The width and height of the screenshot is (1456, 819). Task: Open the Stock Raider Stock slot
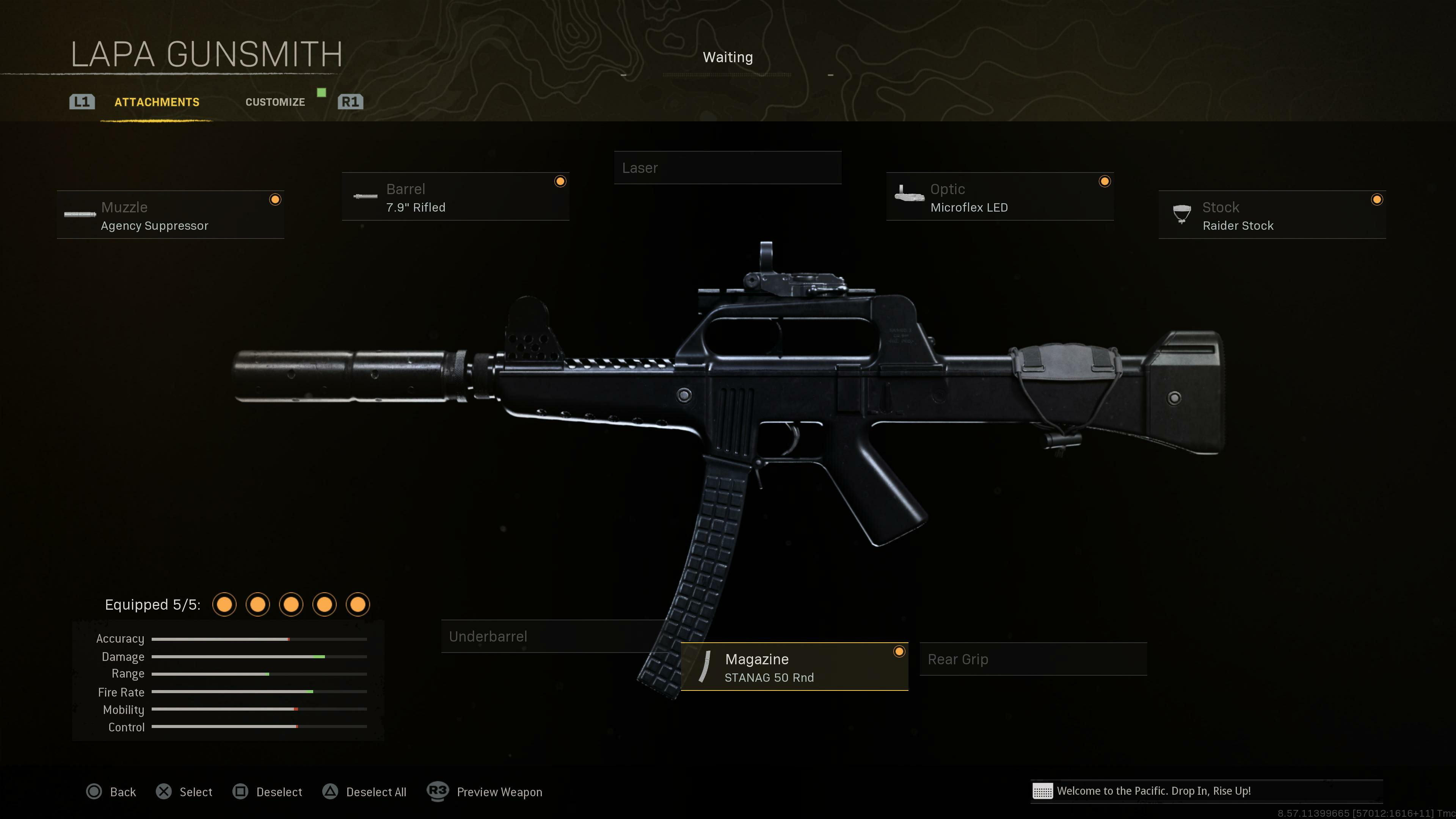(1272, 215)
